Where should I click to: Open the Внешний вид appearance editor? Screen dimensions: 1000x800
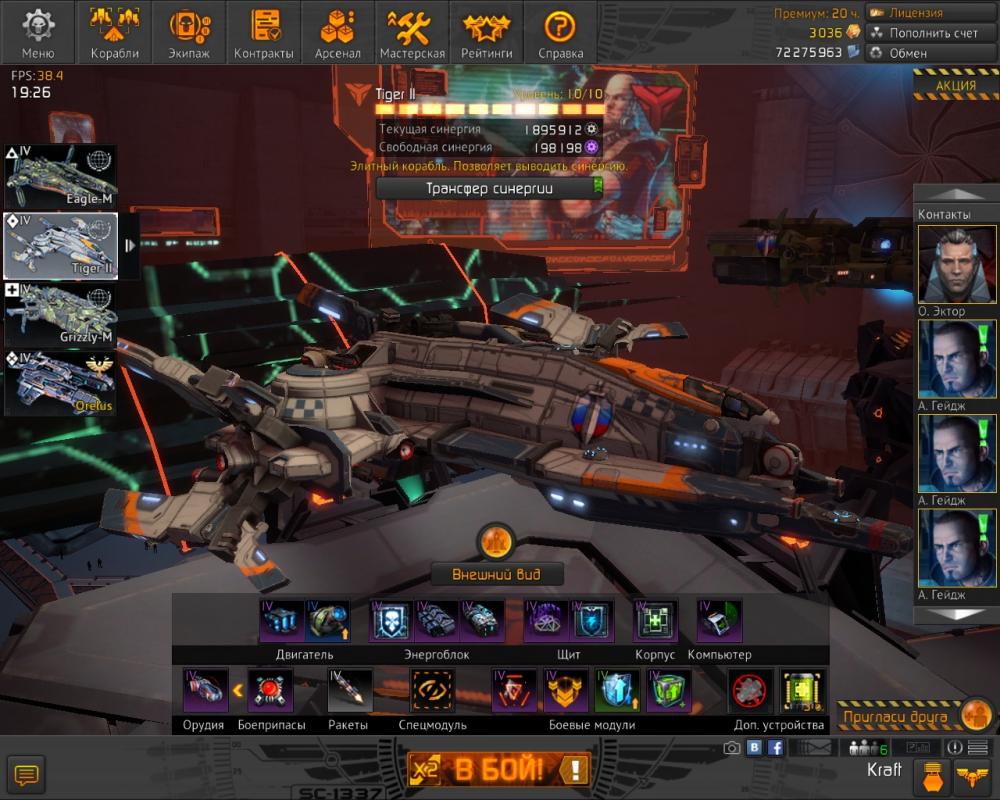tap(497, 574)
